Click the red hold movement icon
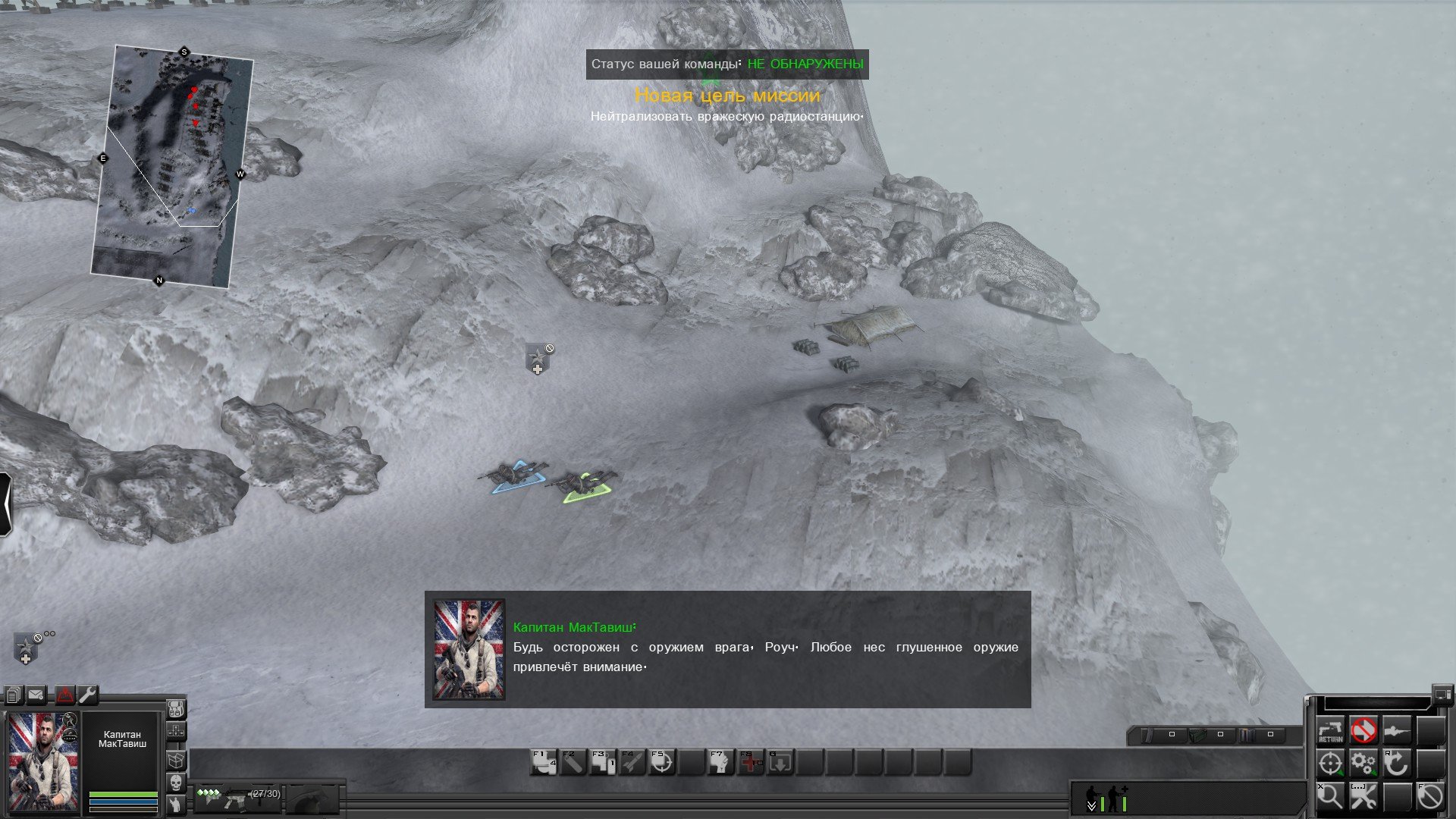The image size is (1456, 819). point(1363,730)
